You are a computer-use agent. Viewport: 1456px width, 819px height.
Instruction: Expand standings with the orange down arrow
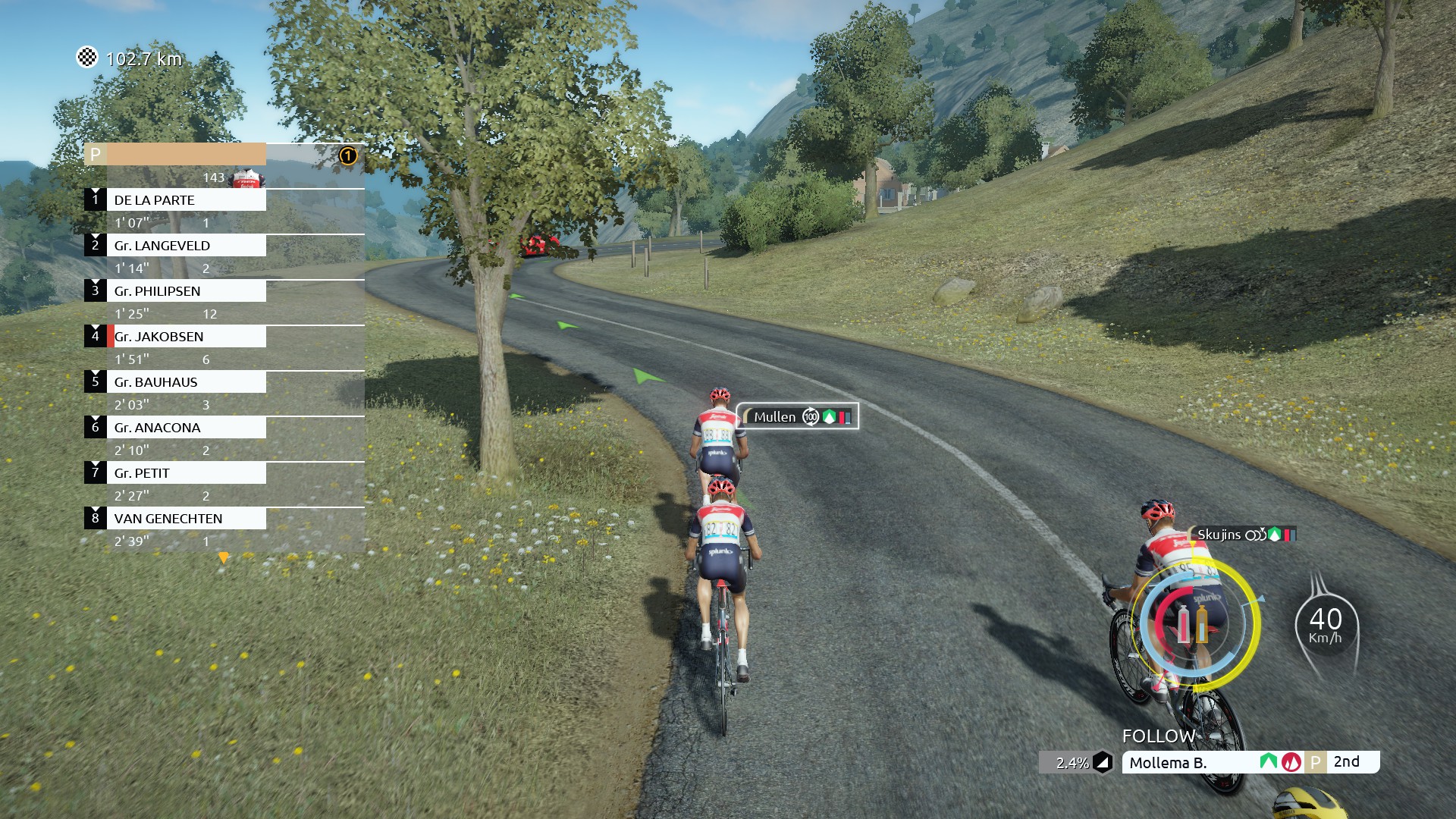[223, 558]
